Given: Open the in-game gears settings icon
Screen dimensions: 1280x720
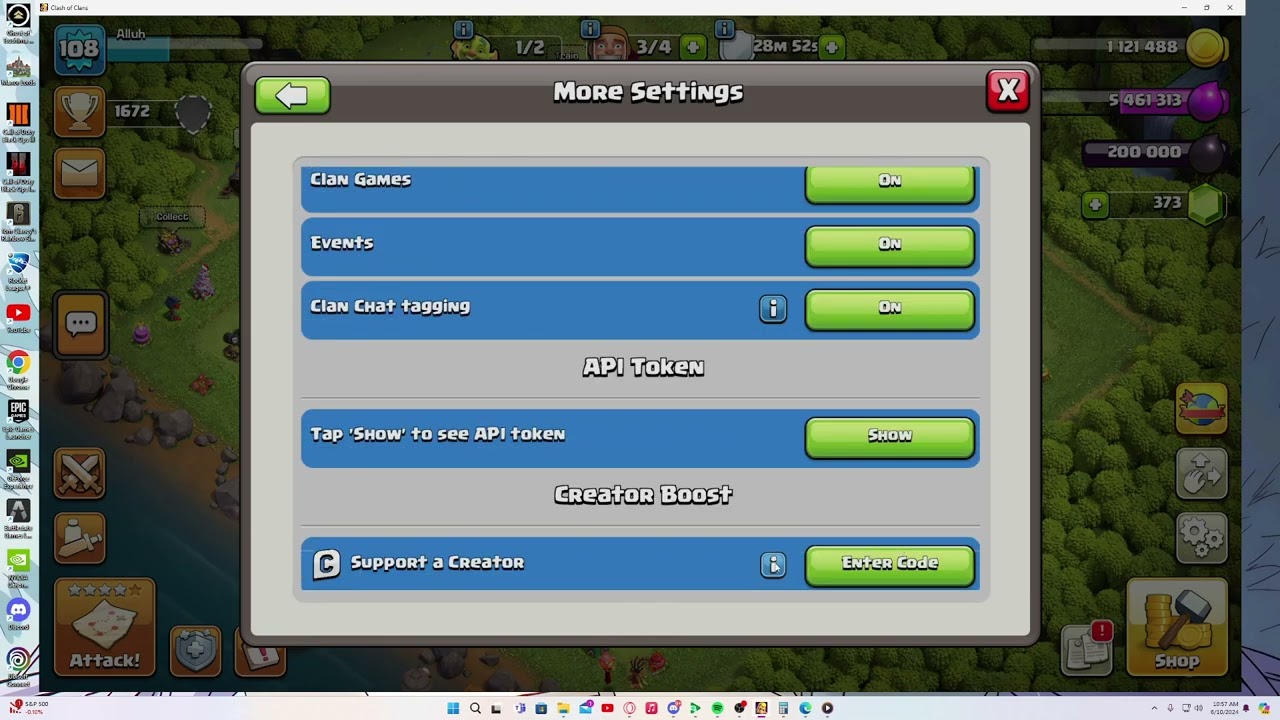Looking at the screenshot, I should [x=1201, y=538].
